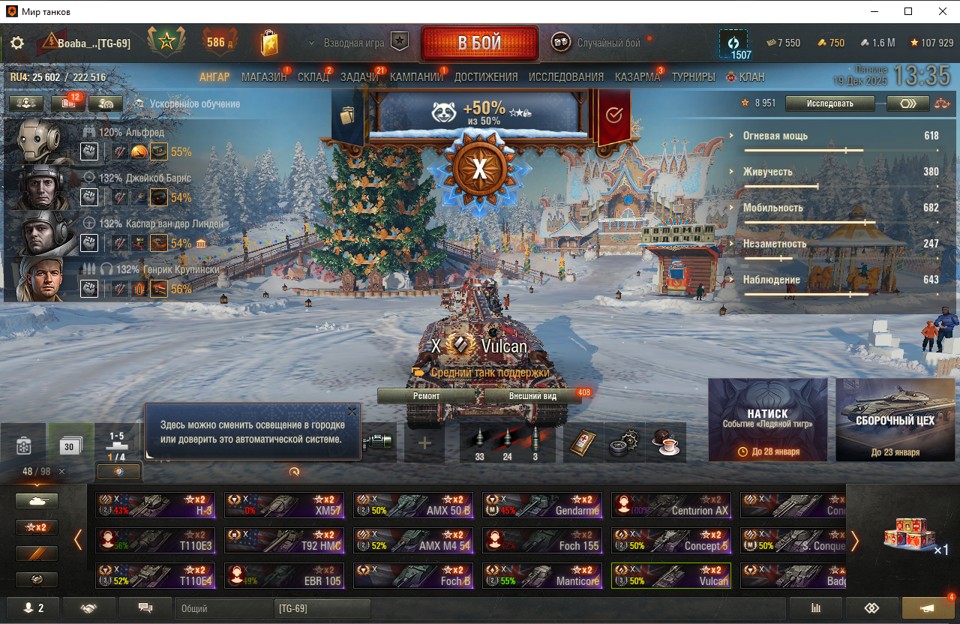Open the СКЛАД depot tab
The image size is (960, 624).
(x=314, y=77)
